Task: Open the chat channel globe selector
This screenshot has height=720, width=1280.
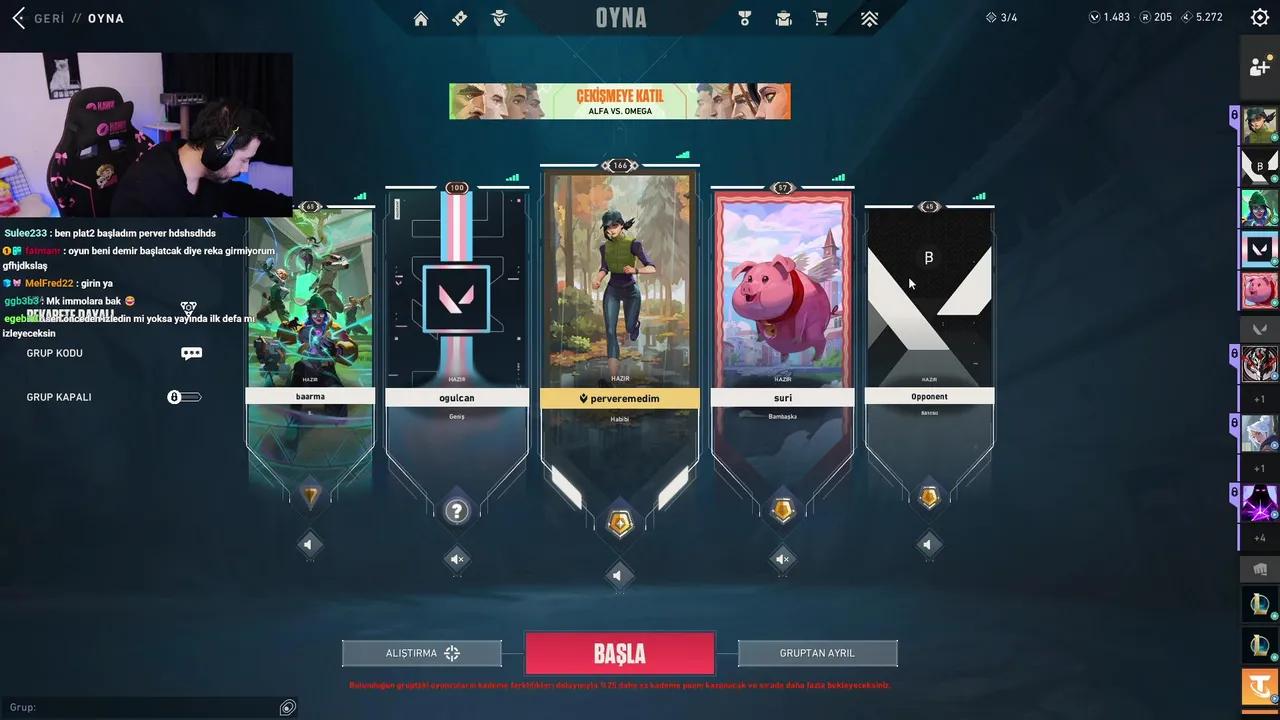Action: (287, 707)
